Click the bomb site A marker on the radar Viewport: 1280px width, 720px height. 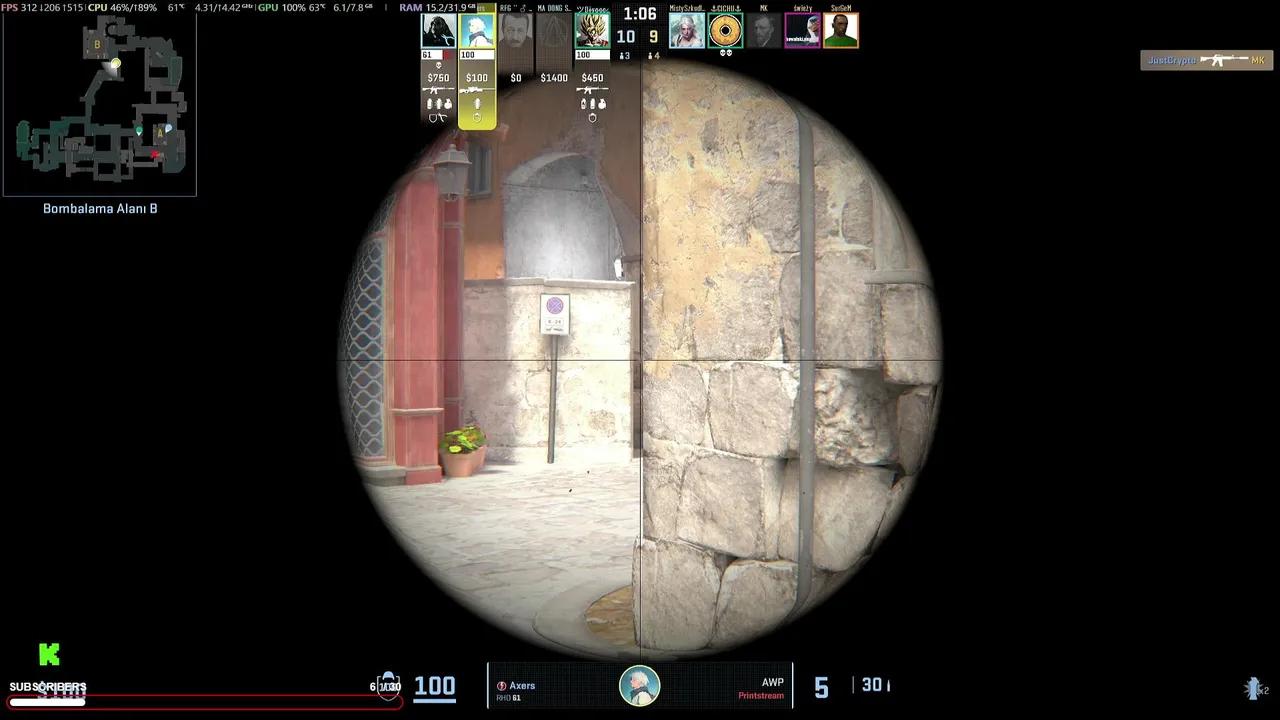click(x=158, y=131)
